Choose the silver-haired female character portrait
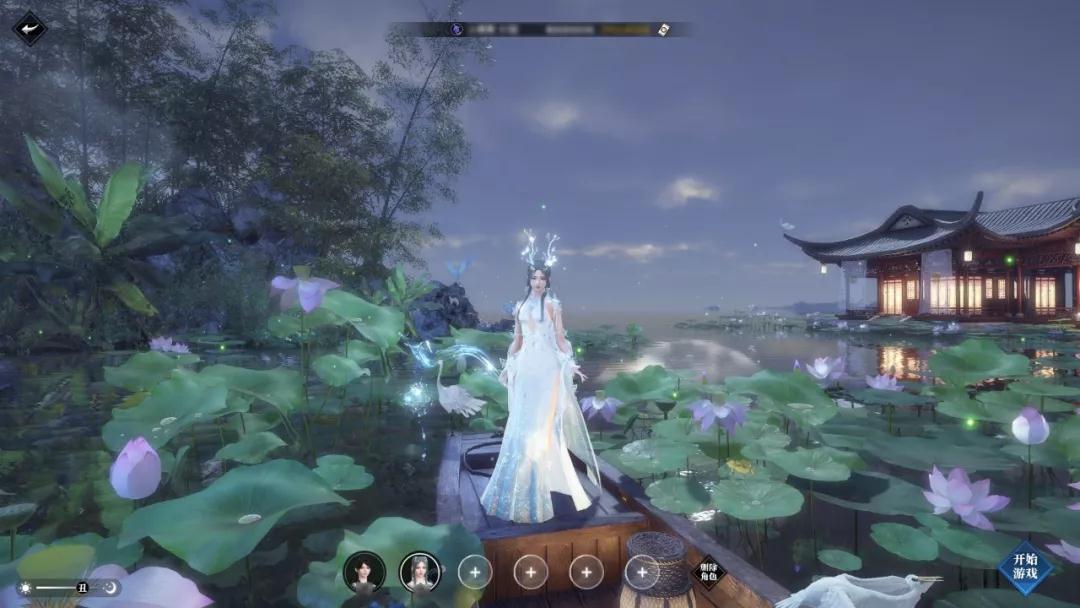 [420, 572]
